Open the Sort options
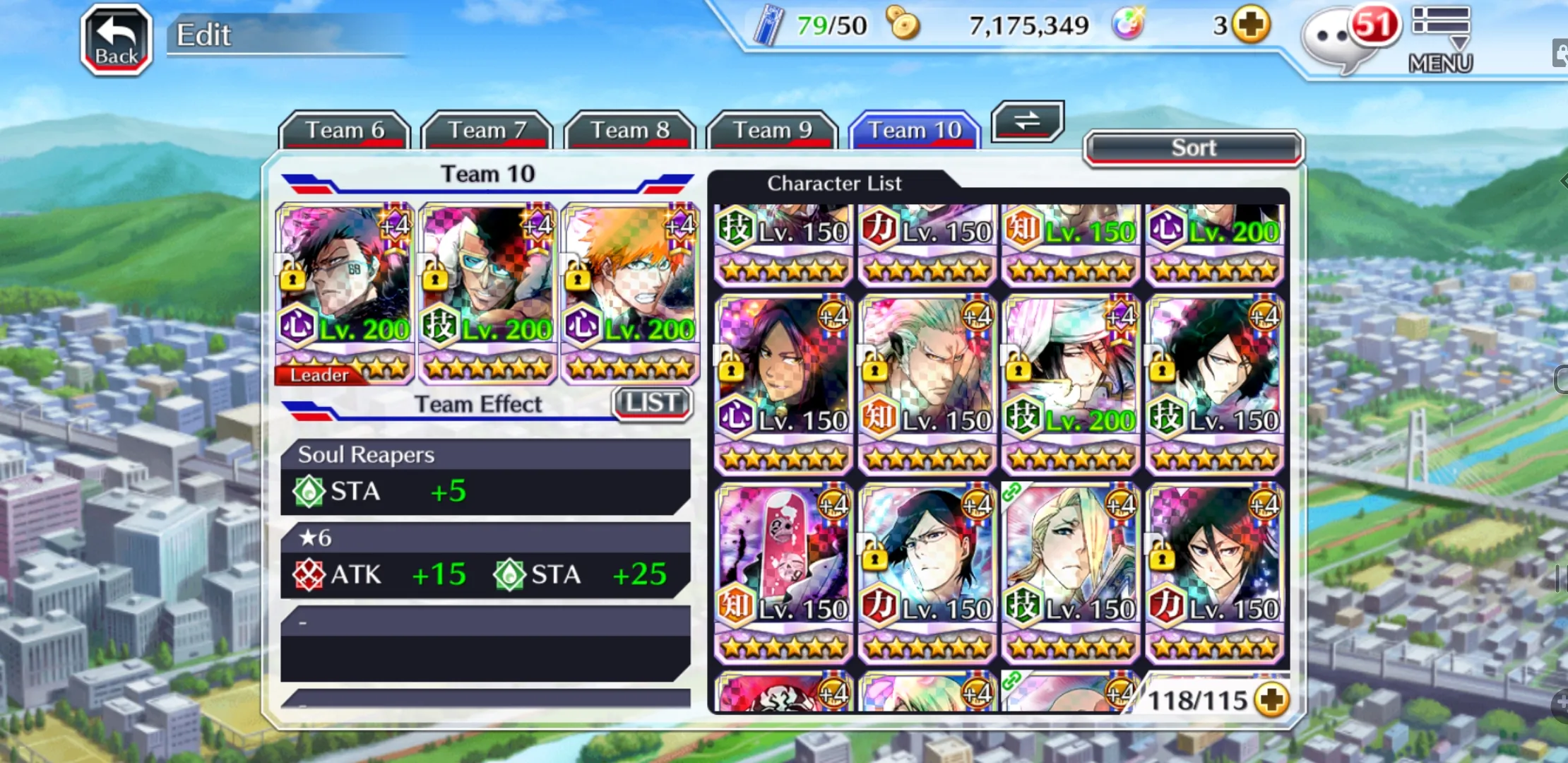Viewport: 1568px width, 763px height. coord(1193,148)
